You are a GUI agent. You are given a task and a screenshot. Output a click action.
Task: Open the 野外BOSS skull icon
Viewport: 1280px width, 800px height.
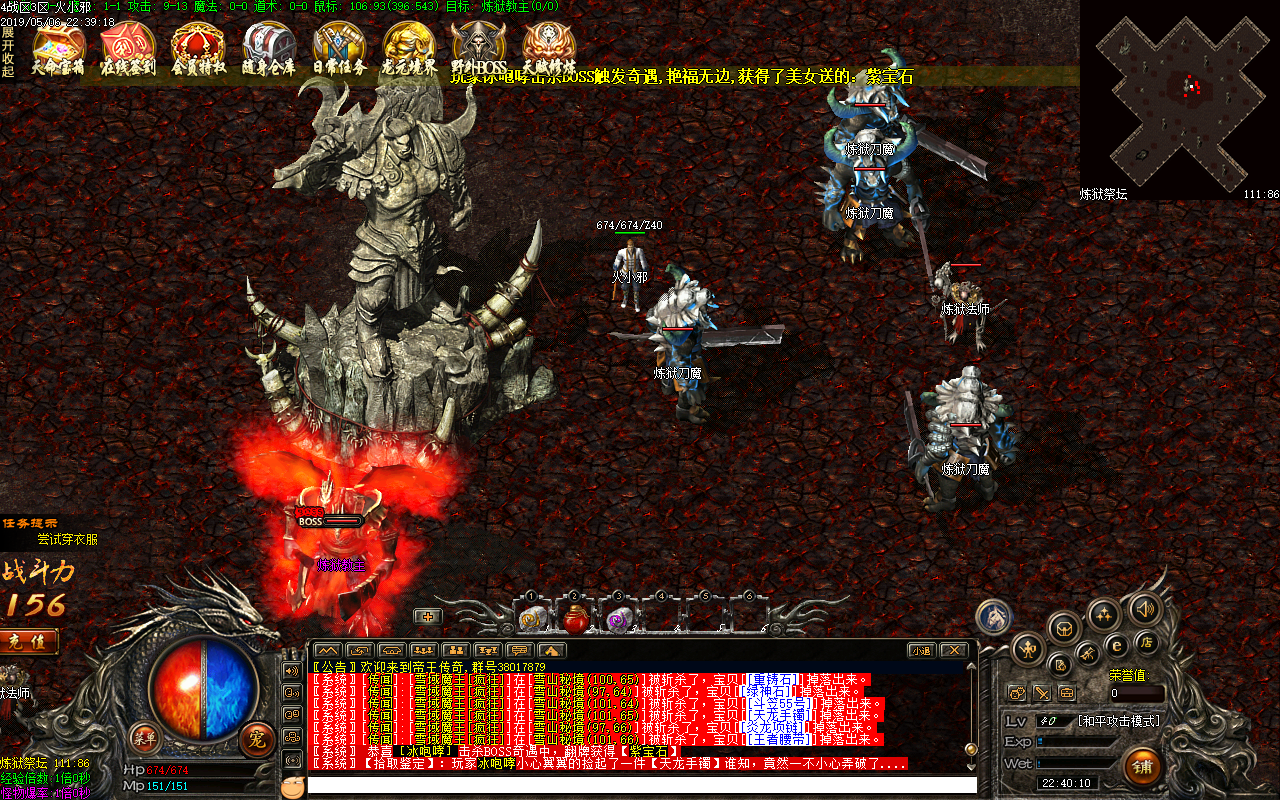[x=479, y=47]
